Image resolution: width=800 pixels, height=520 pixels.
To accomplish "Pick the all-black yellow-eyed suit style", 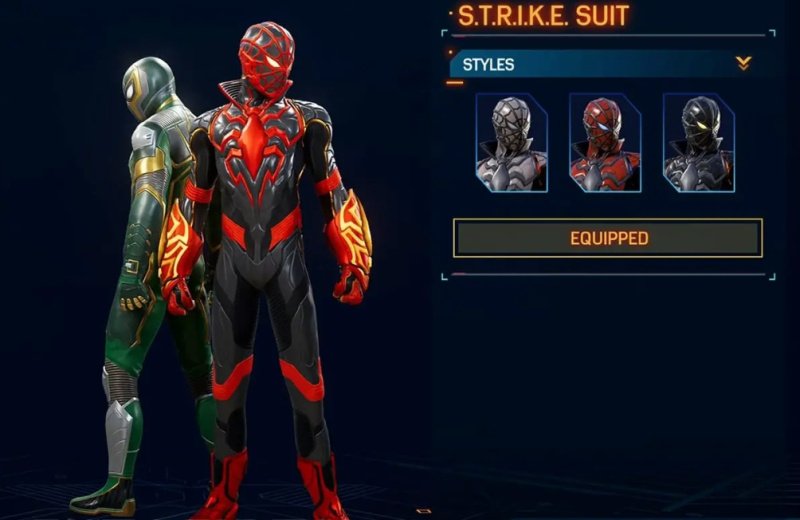I will click(x=698, y=142).
